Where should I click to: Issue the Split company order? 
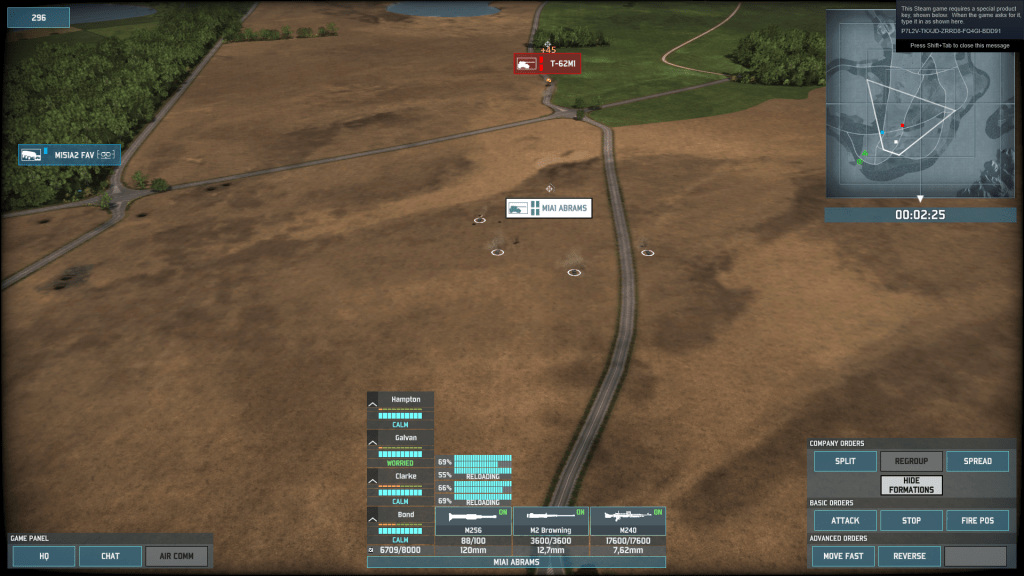point(844,461)
